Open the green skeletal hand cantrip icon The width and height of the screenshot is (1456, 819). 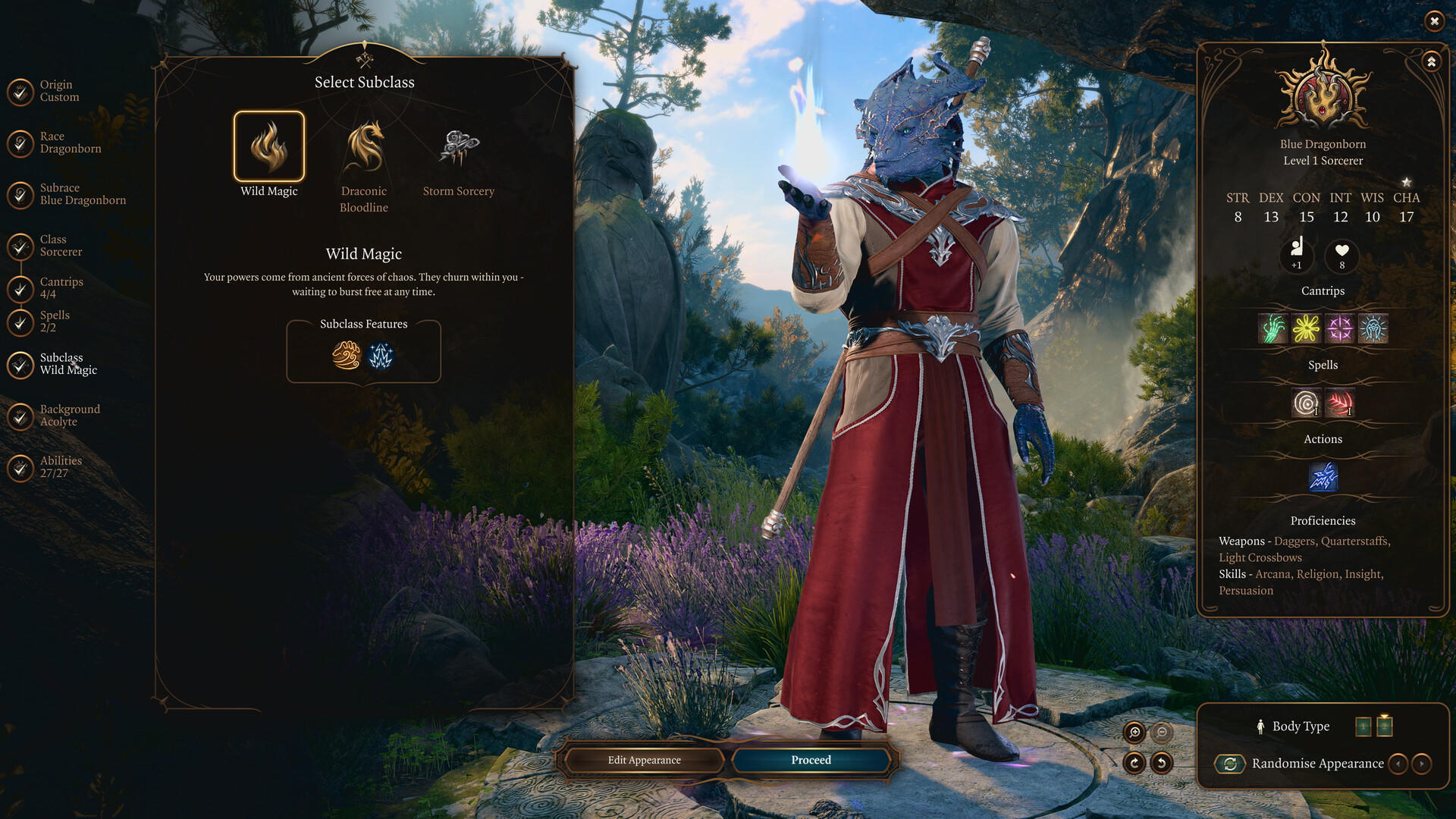[1272, 328]
